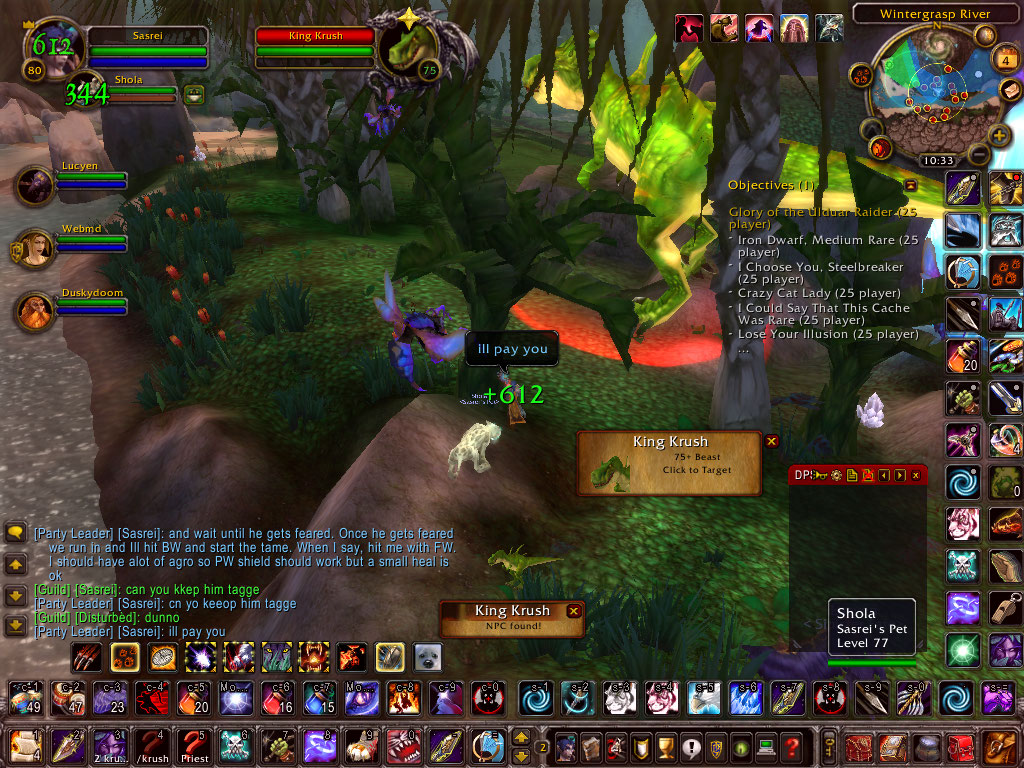
Task: Zoom out on the minimap
Action: point(978,155)
